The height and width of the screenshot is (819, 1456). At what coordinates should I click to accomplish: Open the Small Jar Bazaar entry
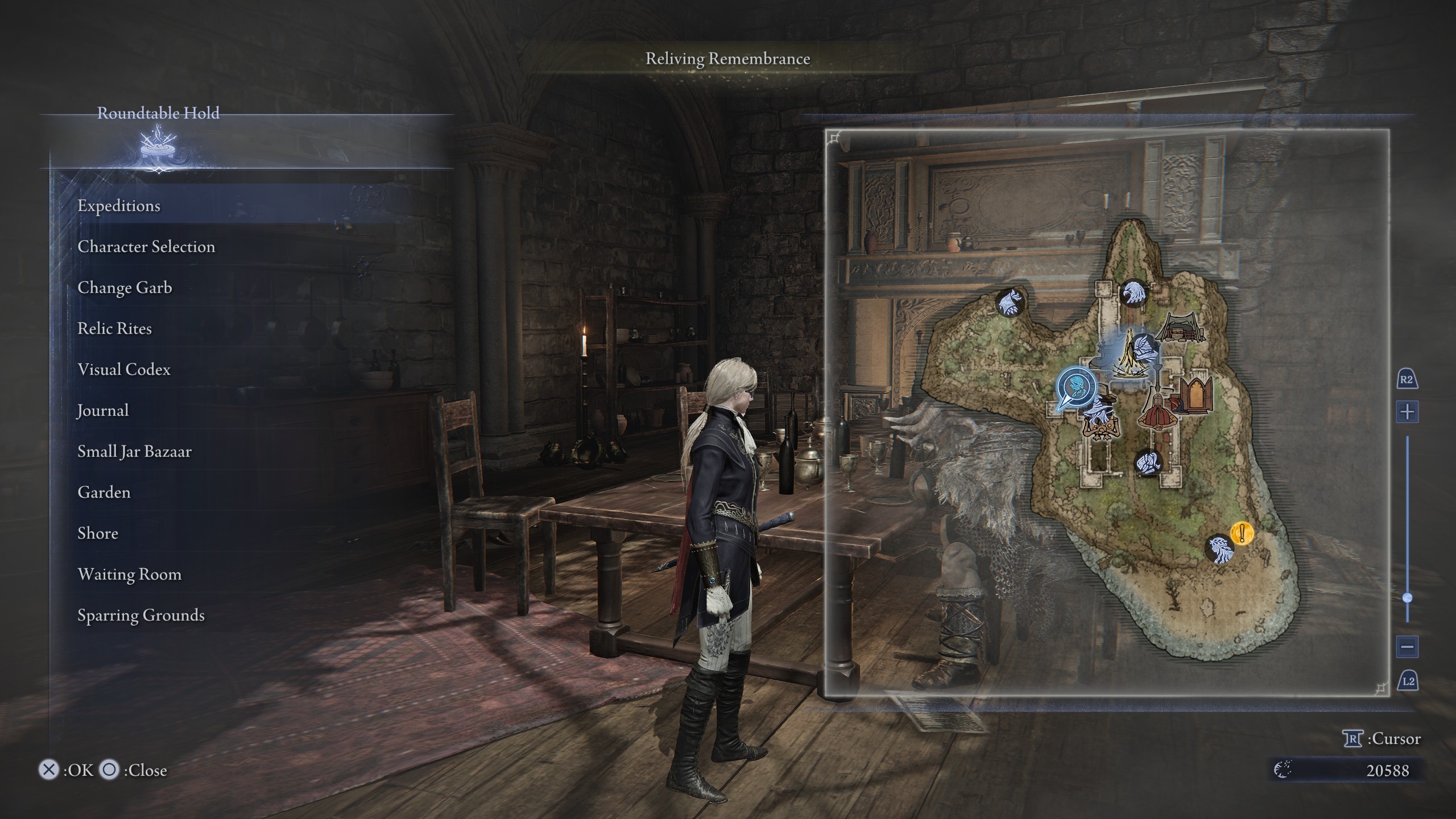click(x=134, y=452)
